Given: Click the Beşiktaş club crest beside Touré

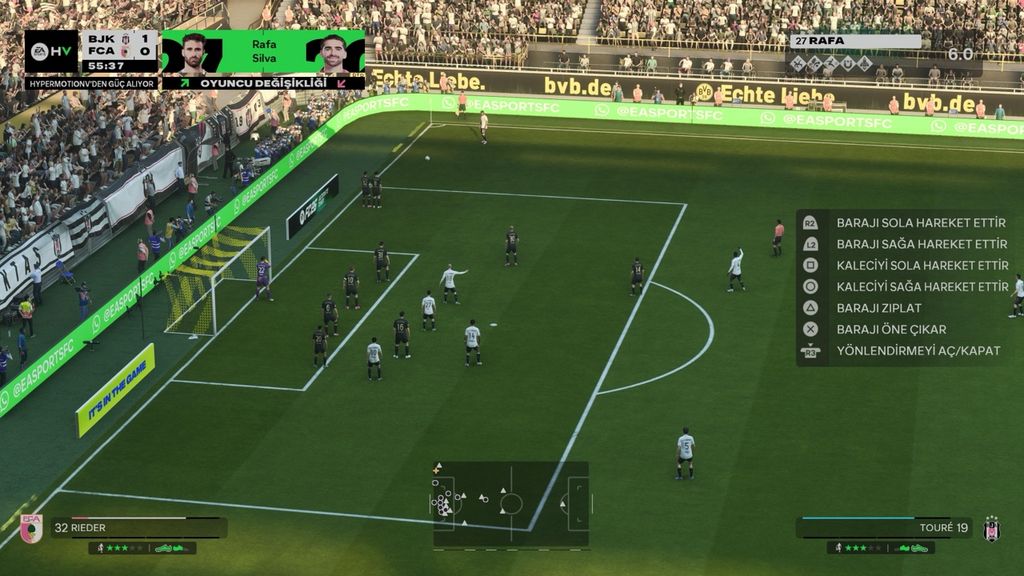Looking at the screenshot, I should [x=991, y=529].
